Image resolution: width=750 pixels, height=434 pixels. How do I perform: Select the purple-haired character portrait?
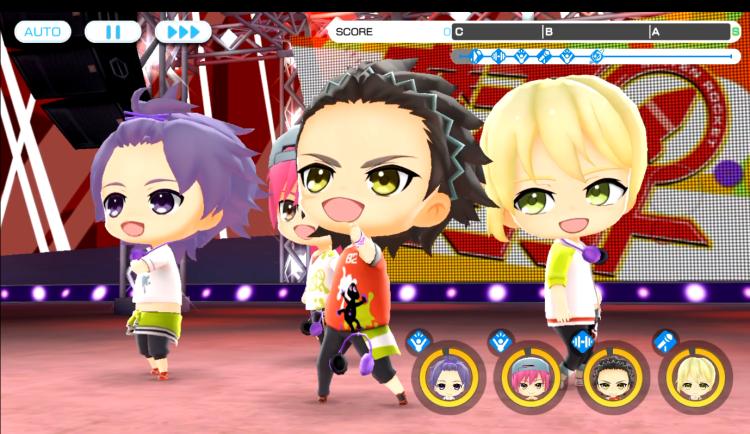pos(445,377)
